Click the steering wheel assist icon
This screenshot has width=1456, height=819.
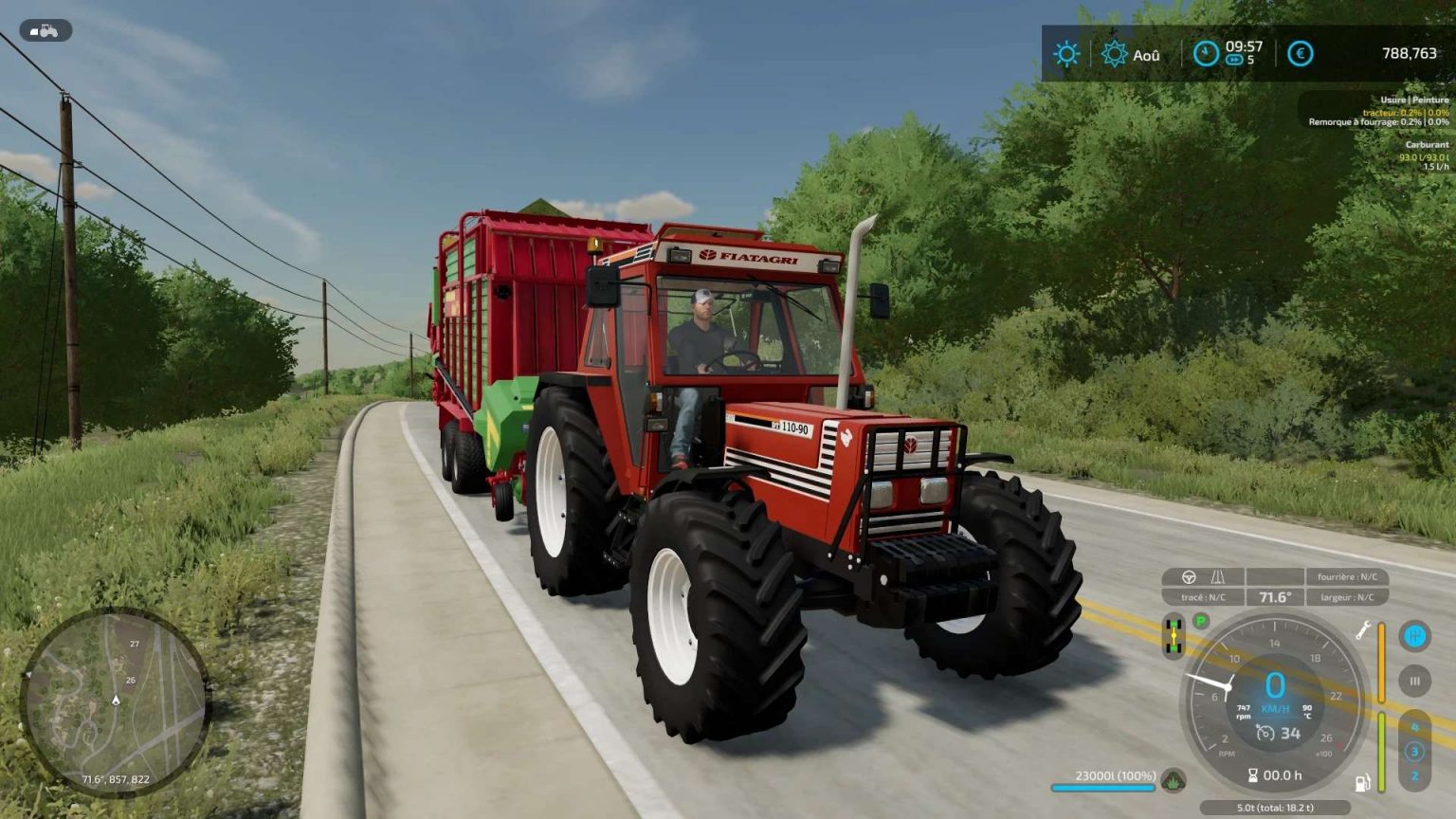(1188, 577)
